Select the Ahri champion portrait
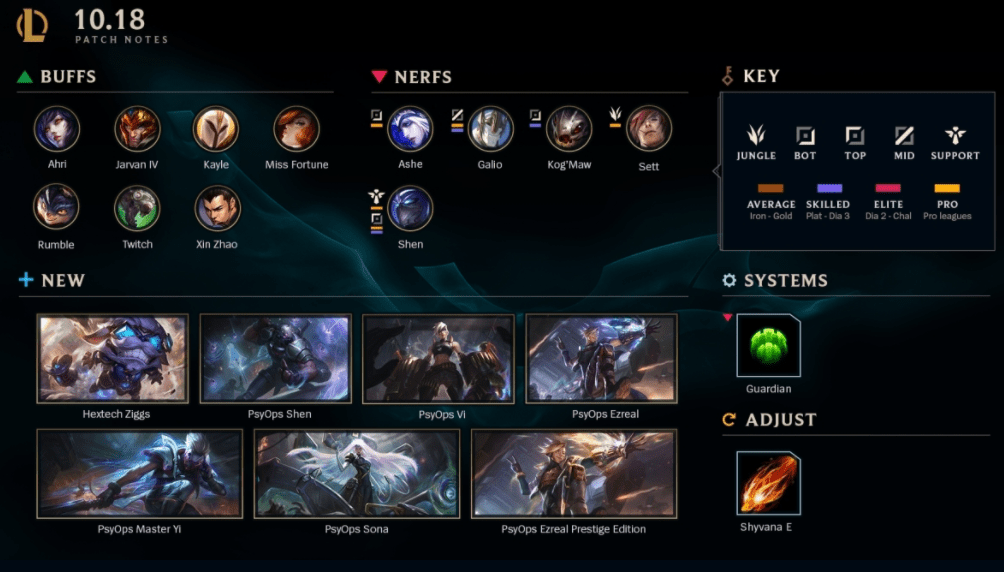 pyautogui.click(x=57, y=128)
